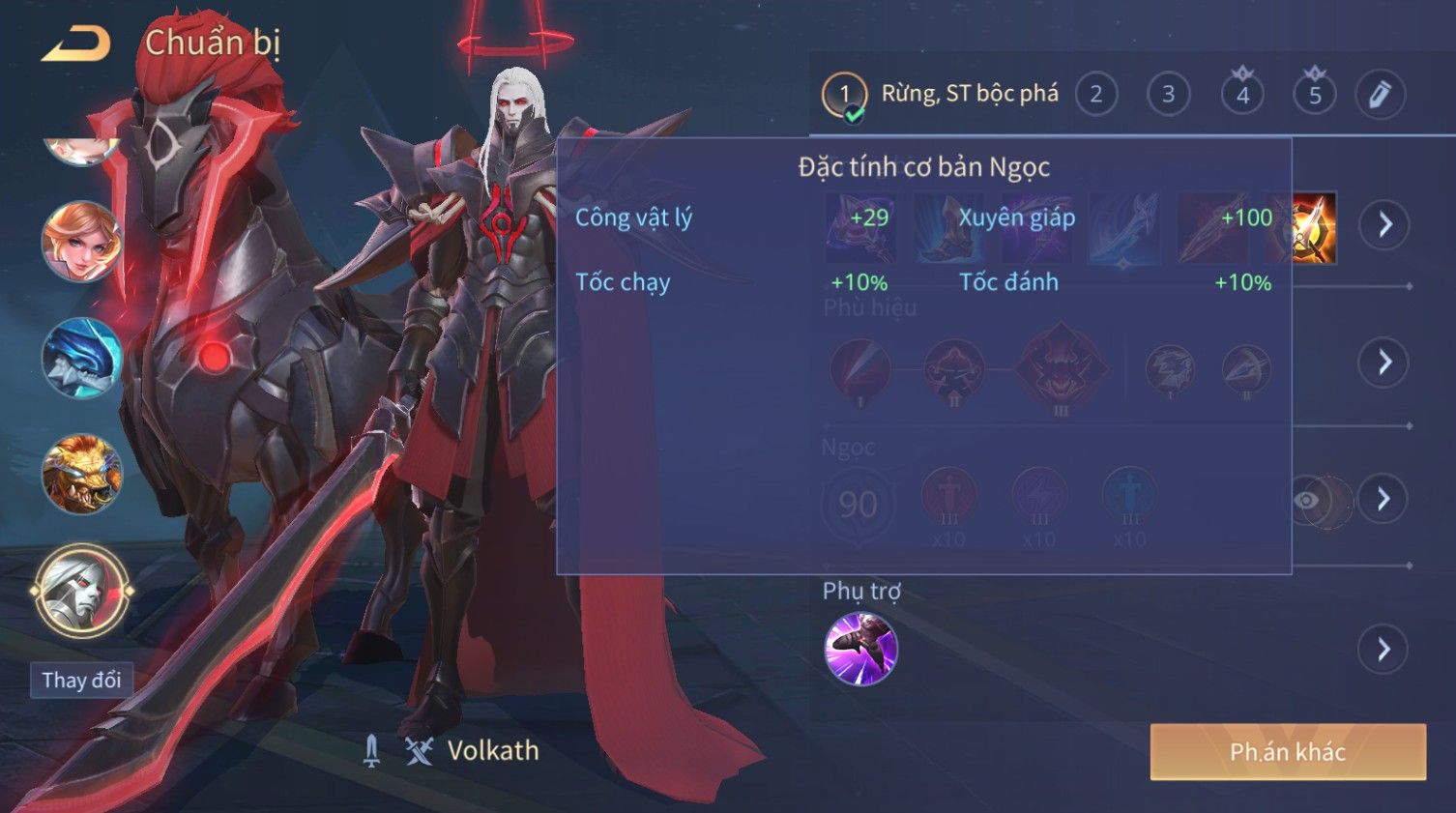Switch to build preset 5

click(x=1315, y=95)
